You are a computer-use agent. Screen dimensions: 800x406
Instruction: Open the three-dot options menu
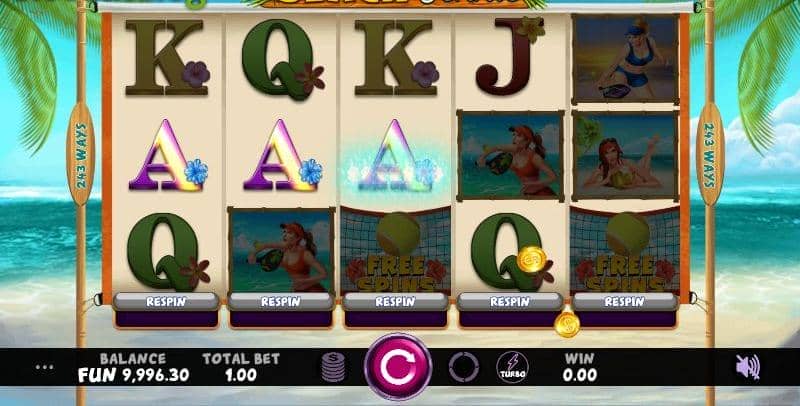pyautogui.click(x=44, y=367)
